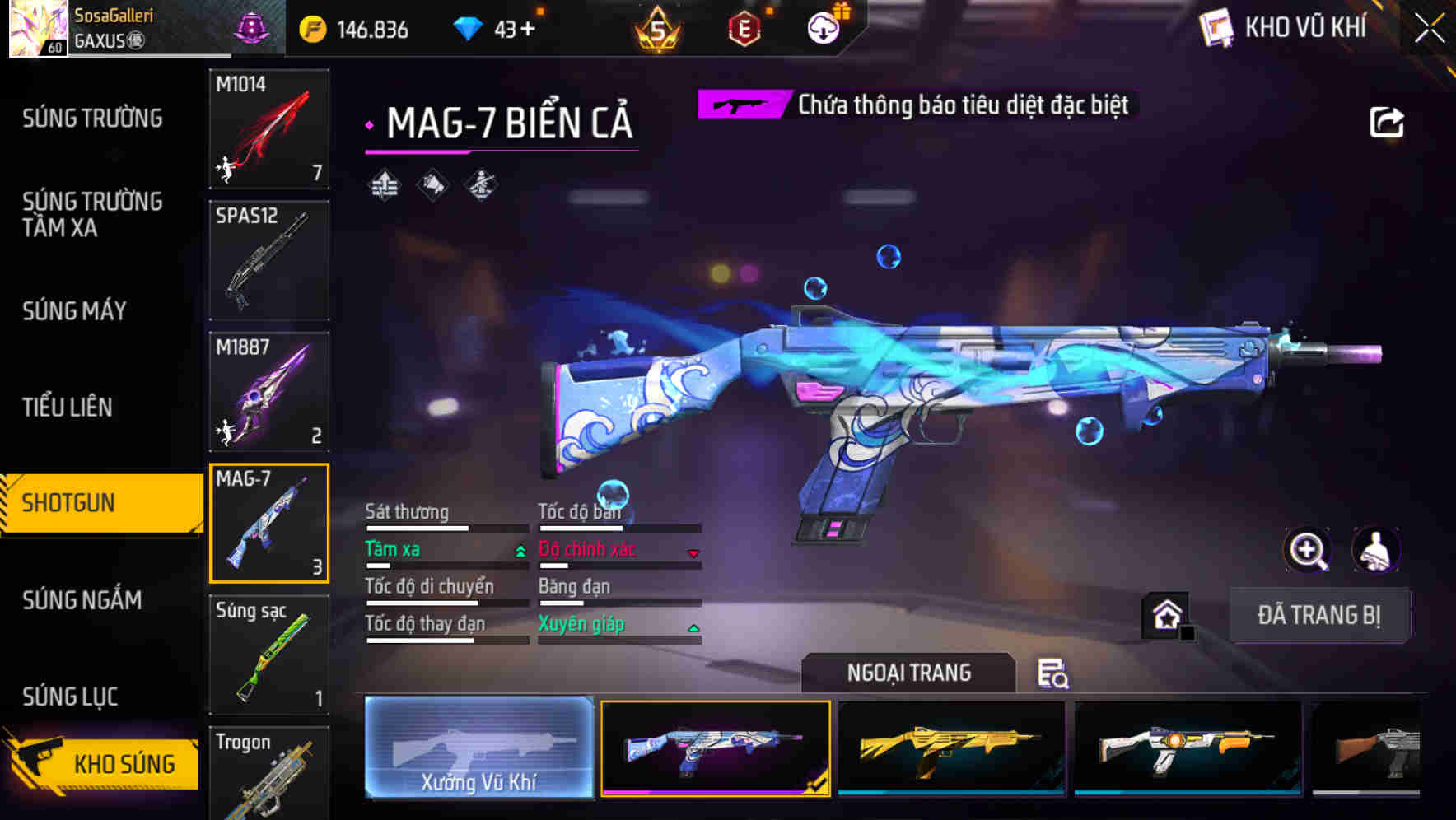Click the Tầm xa stat with green up arrow
The width and height of the screenshot is (1456, 820).
coord(445,549)
